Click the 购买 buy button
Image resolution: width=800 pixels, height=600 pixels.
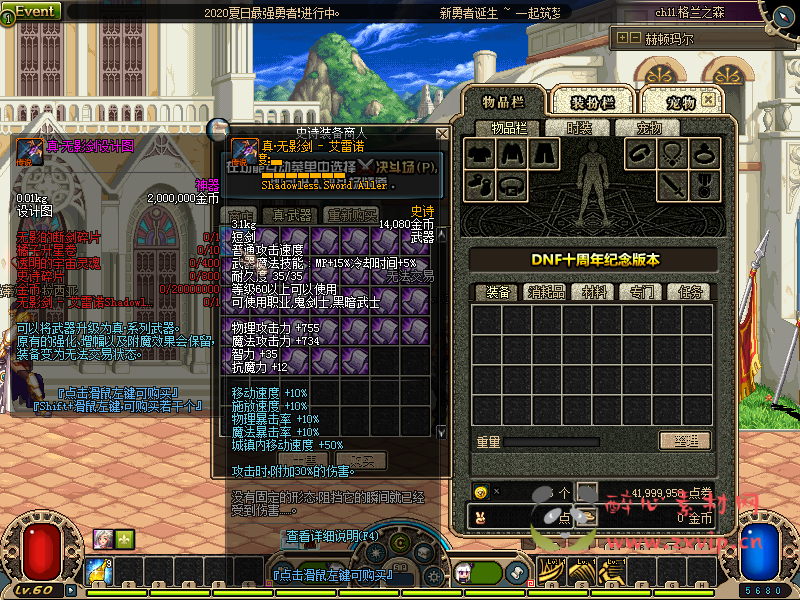click(x=362, y=460)
